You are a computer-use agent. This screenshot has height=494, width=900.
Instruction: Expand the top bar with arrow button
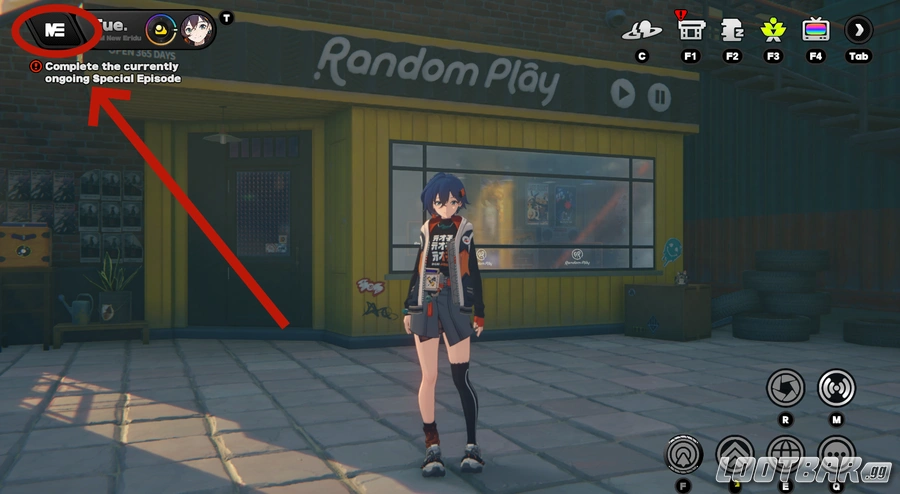pos(859,30)
